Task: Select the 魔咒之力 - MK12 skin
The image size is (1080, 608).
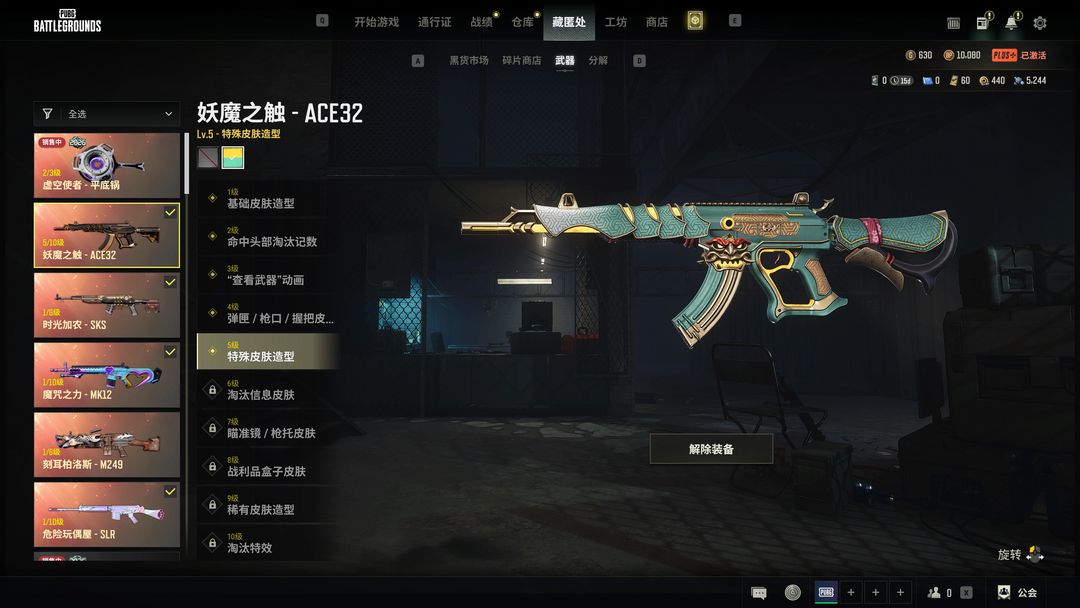Action: (107, 375)
